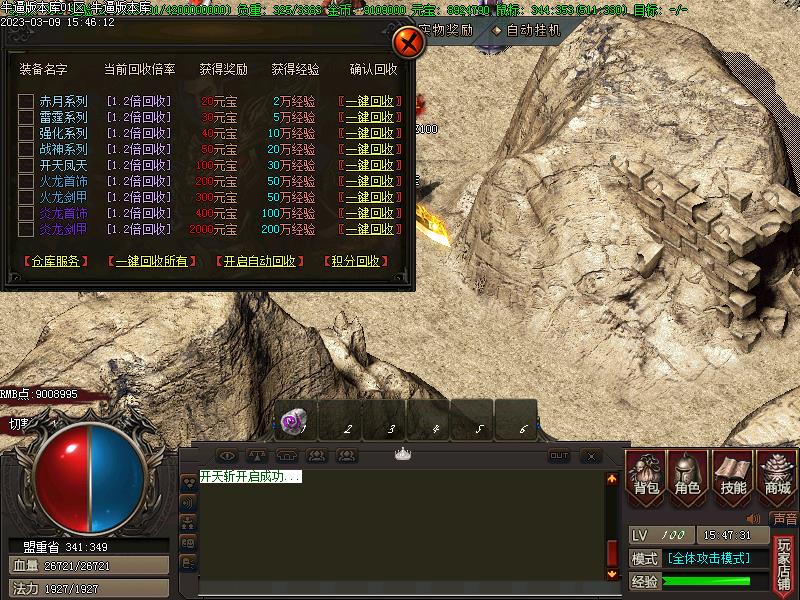One-click recycle the 火龙首饰 row
This screenshot has height=600, width=800.
[370, 181]
